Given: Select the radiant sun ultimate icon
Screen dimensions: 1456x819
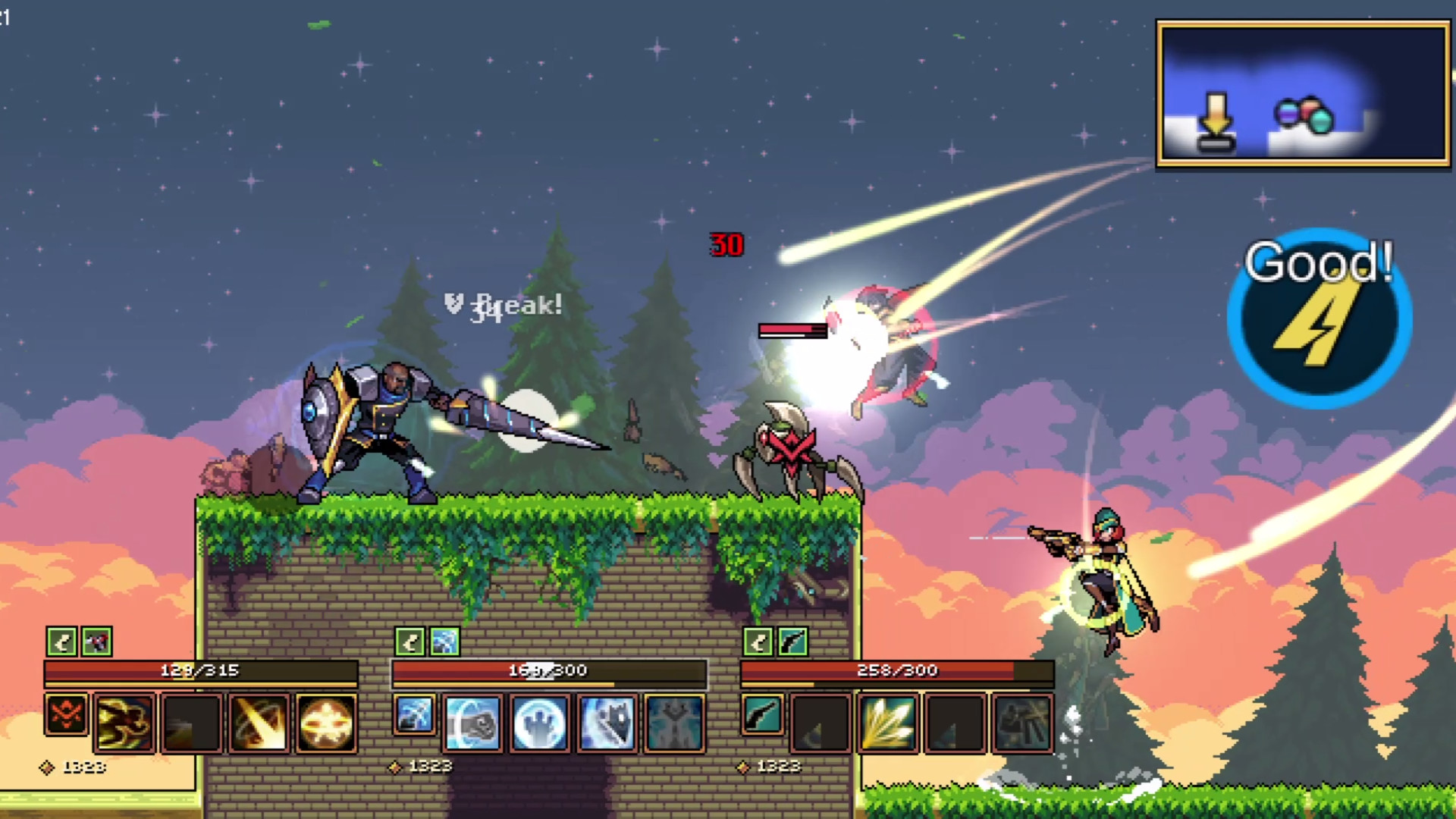Looking at the screenshot, I should click(x=325, y=720).
